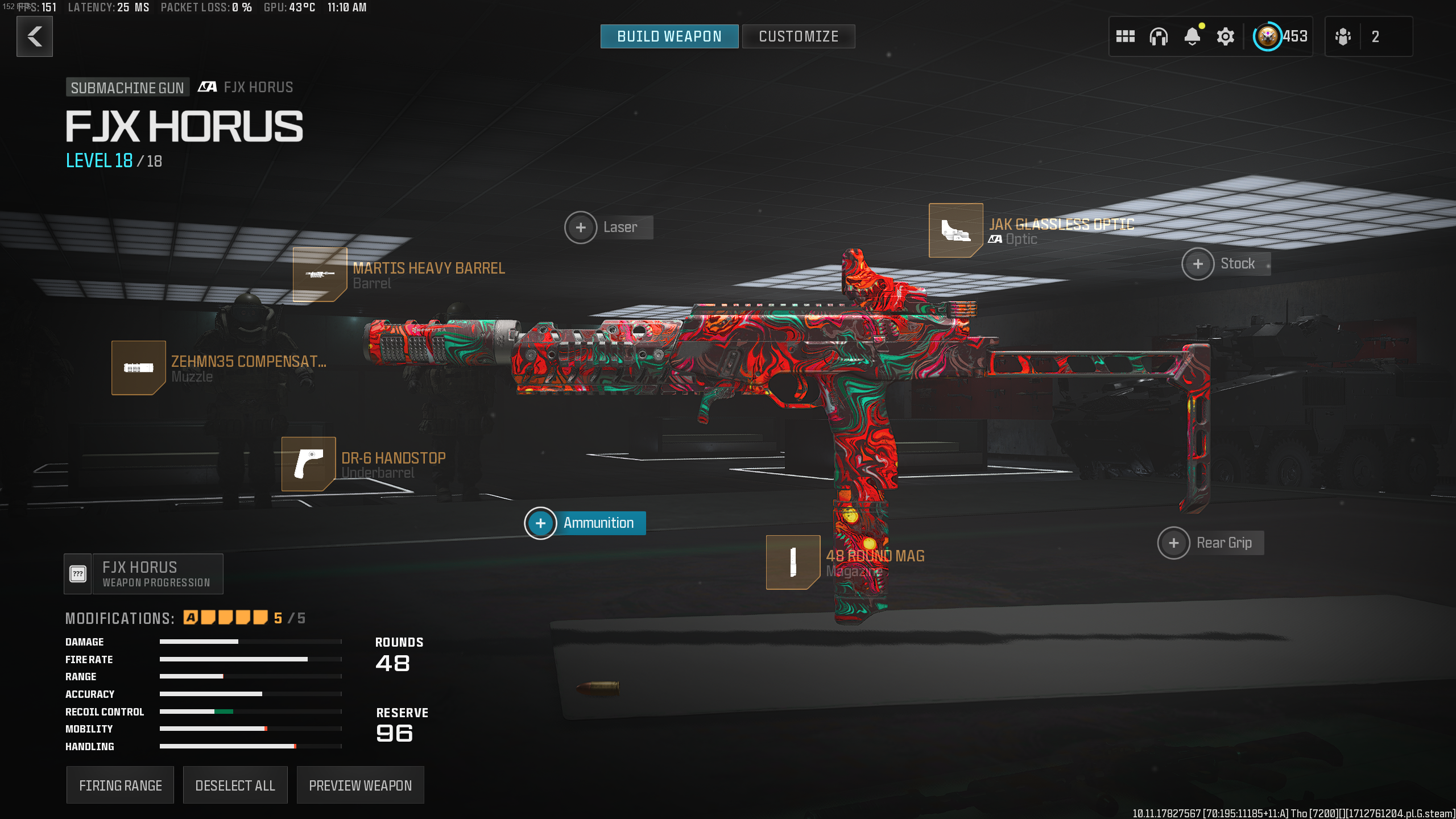
Task: Show notifications via the bell icon
Action: coord(1192,37)
